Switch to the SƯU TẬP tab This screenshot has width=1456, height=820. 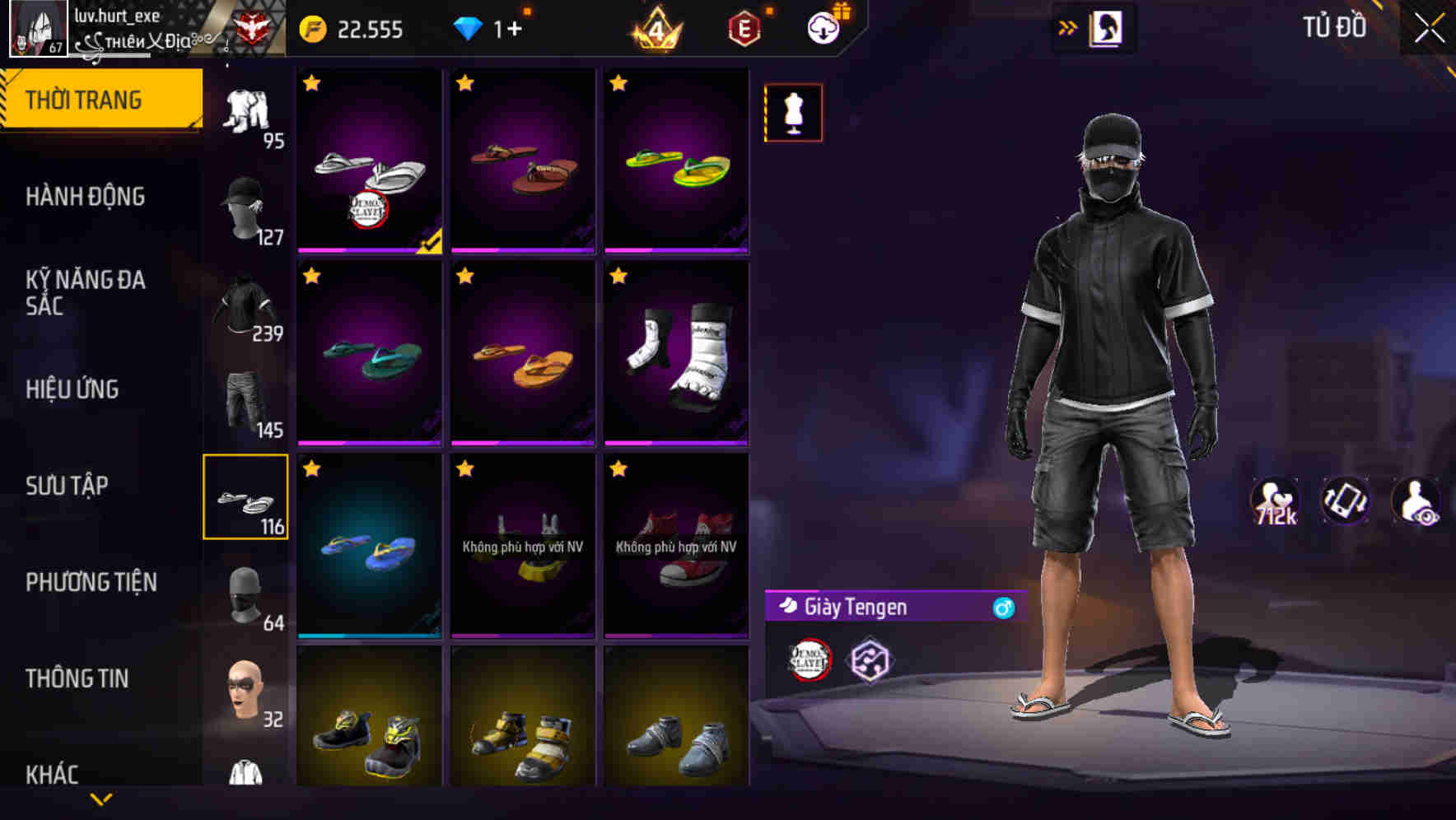(66, 486)
